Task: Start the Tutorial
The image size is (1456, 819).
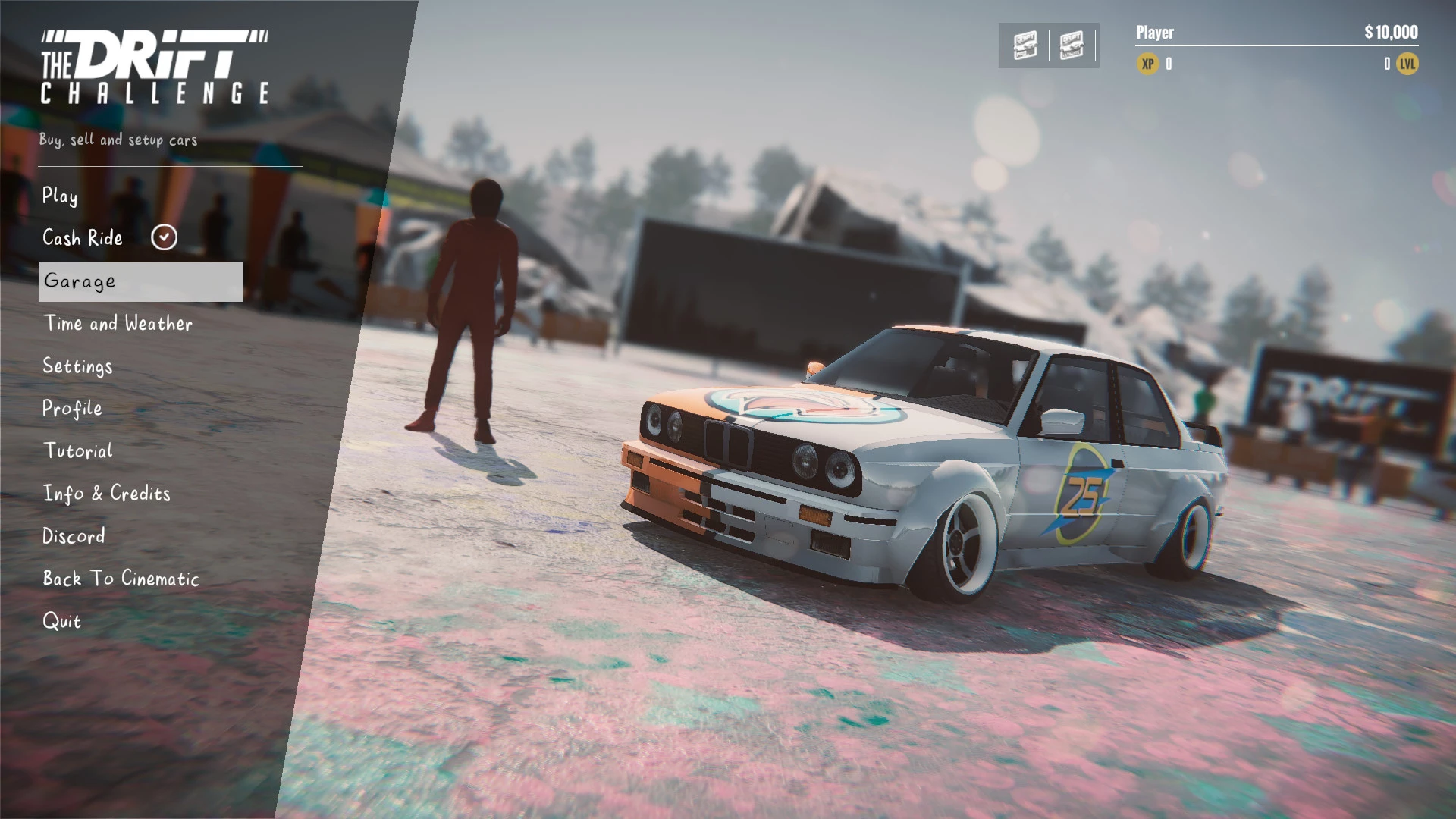Action: (78, 451)
